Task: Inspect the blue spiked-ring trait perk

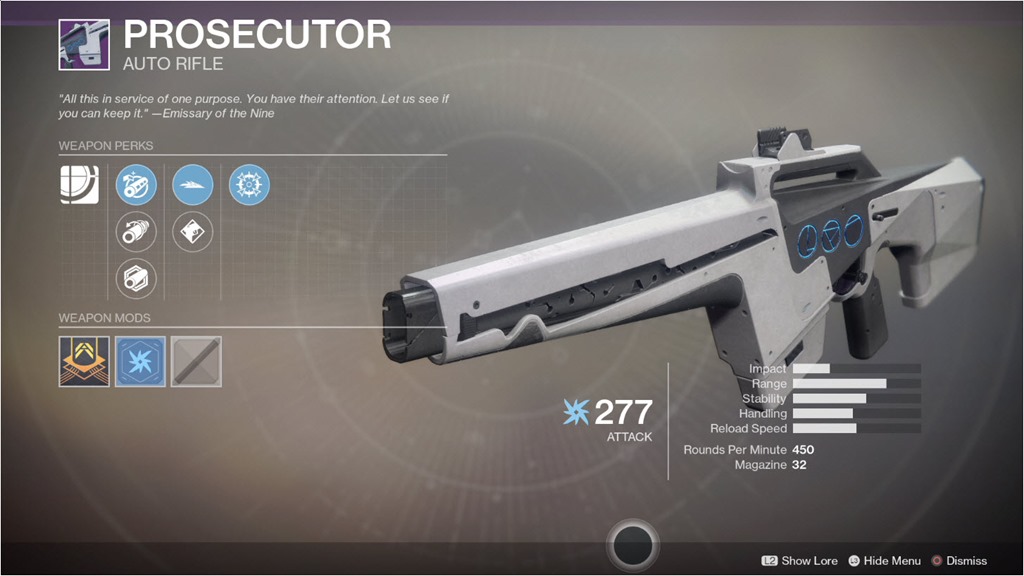Action: coord(249,185)
